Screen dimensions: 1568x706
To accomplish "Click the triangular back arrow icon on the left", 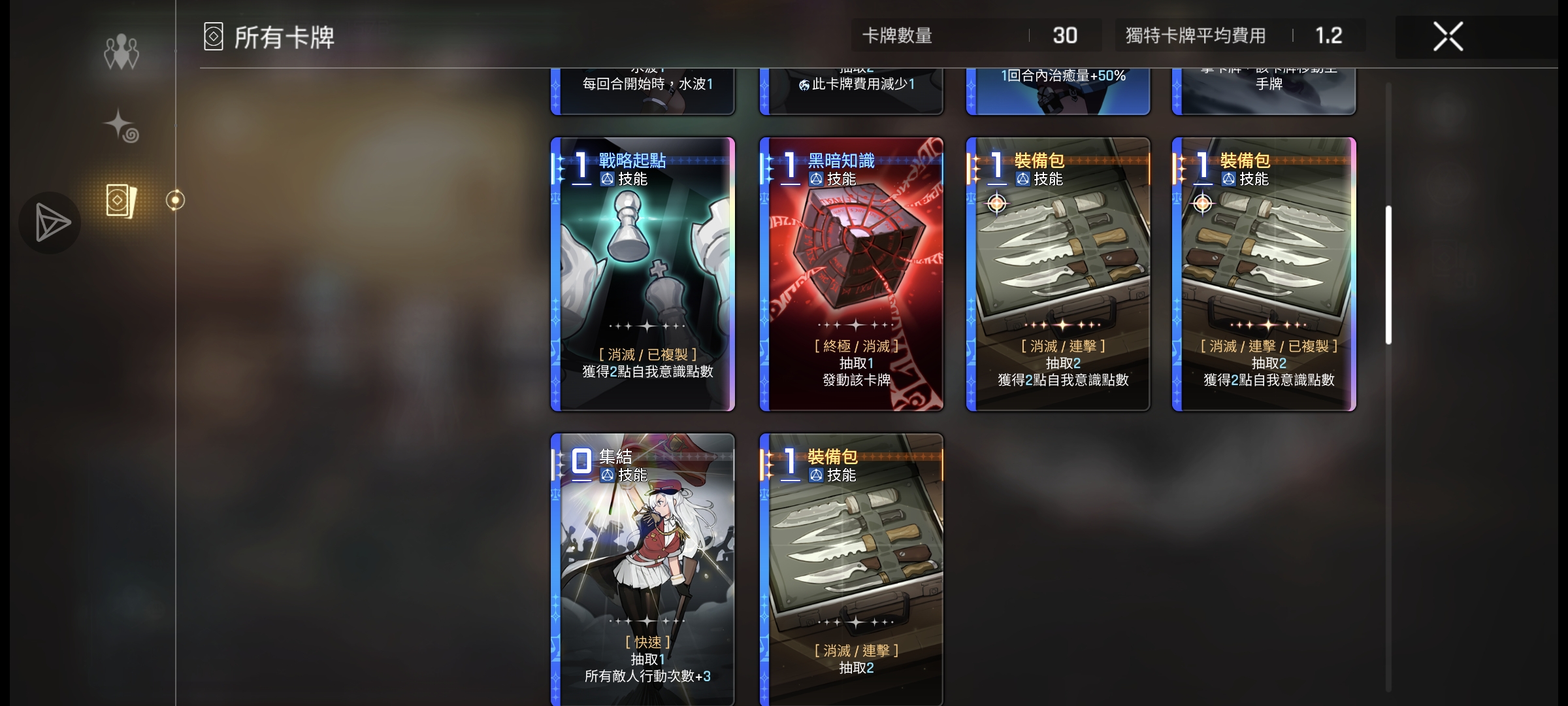I will (x=49, y=222).
